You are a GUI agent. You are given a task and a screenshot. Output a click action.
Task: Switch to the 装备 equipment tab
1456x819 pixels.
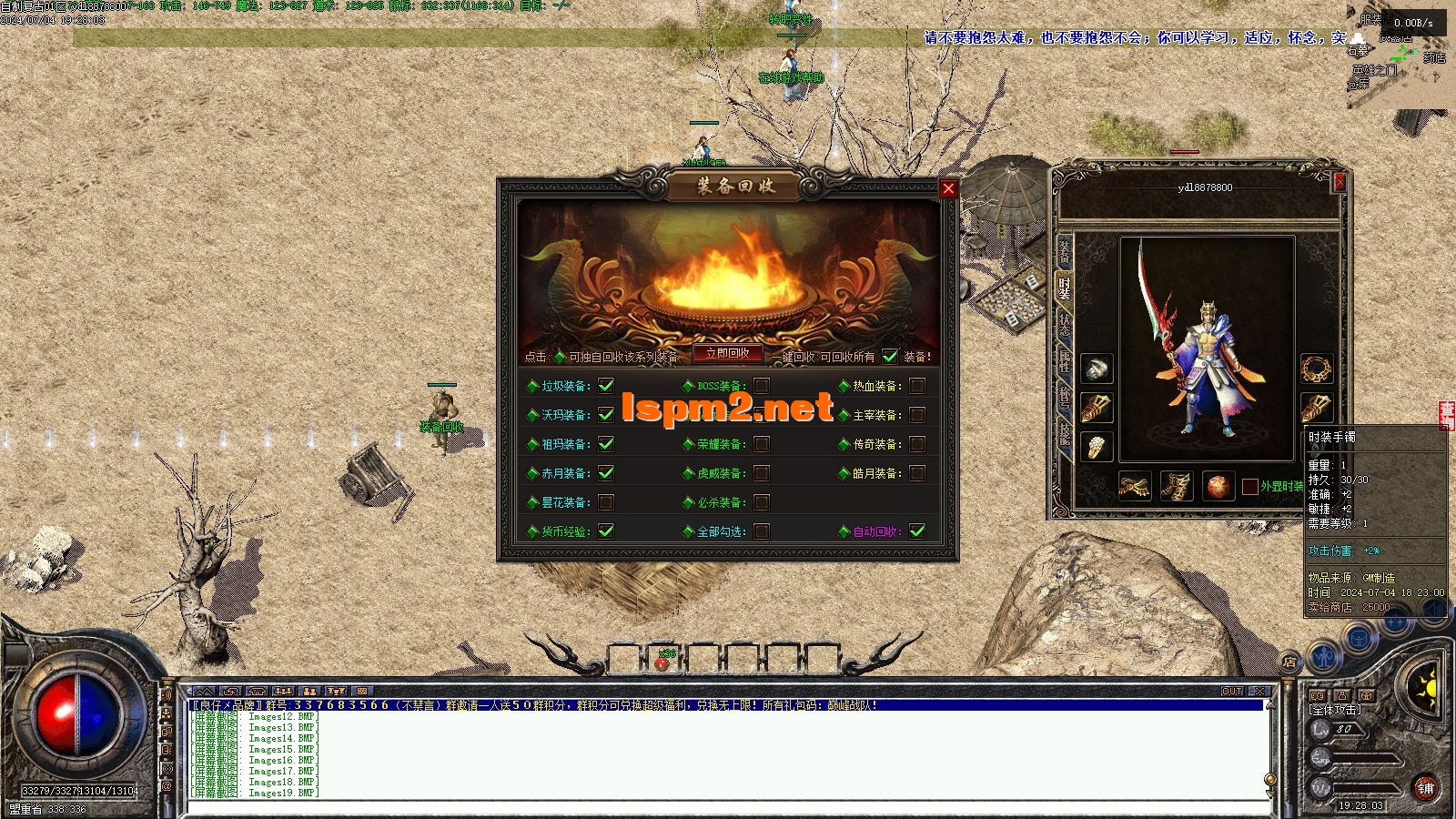pos(1065,253)
